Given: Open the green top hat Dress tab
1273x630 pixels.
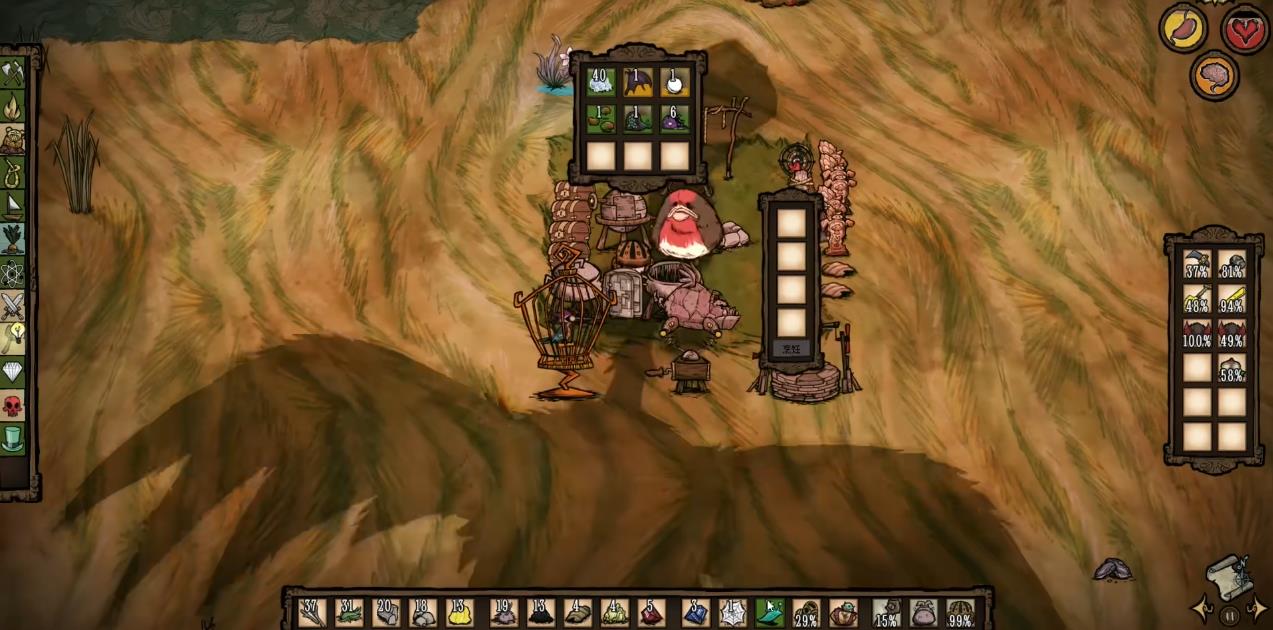Looking at the screenshot, I should click(13, 438).
